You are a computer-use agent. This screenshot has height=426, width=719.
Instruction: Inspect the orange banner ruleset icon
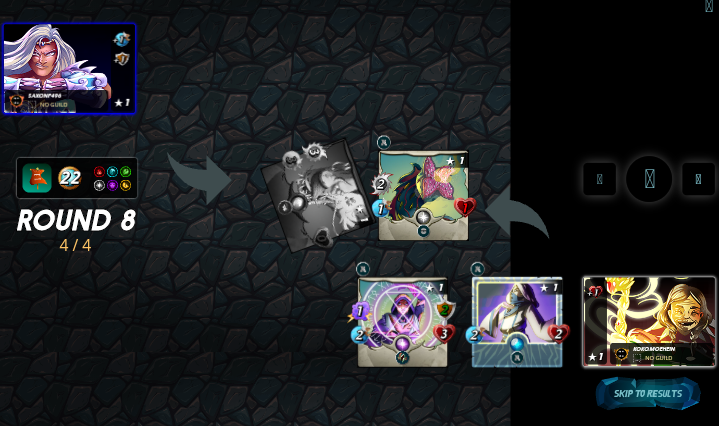click(37, 178)
